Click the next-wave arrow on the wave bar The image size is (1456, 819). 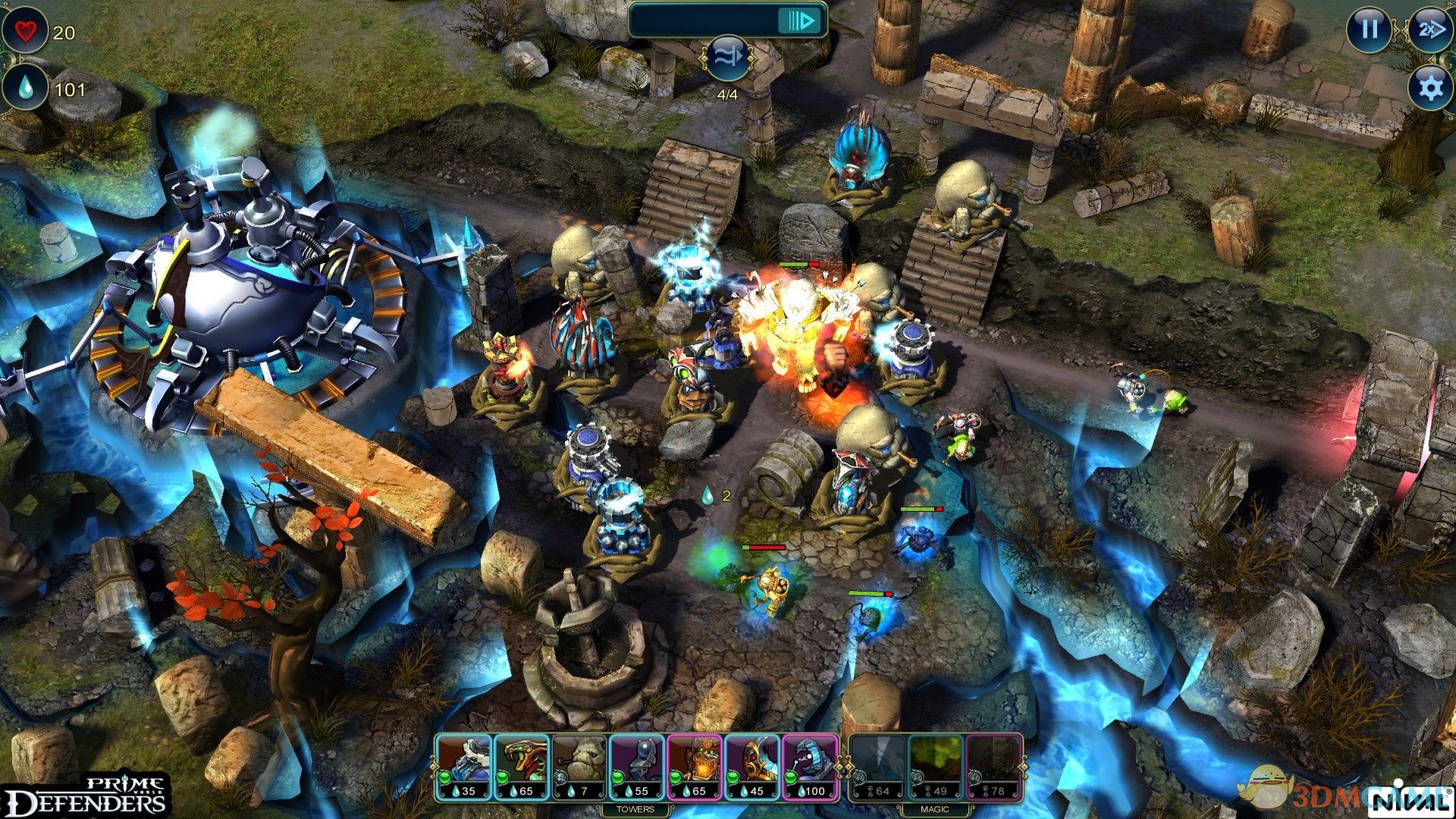click(x=801, y=20)
